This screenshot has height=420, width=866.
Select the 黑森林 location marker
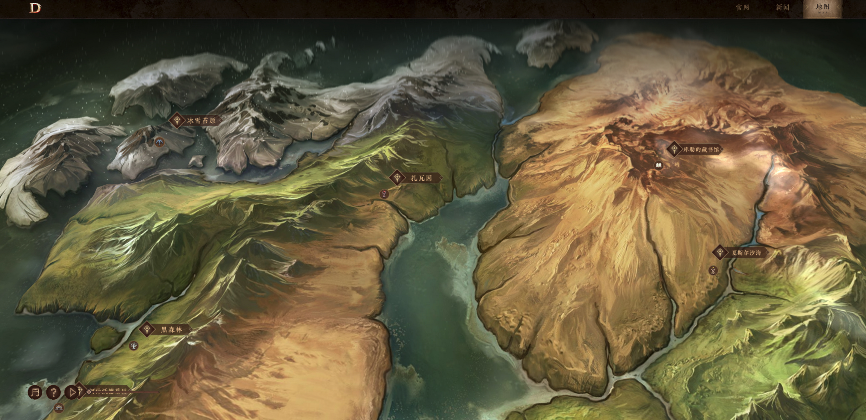(x=166, y=329)
